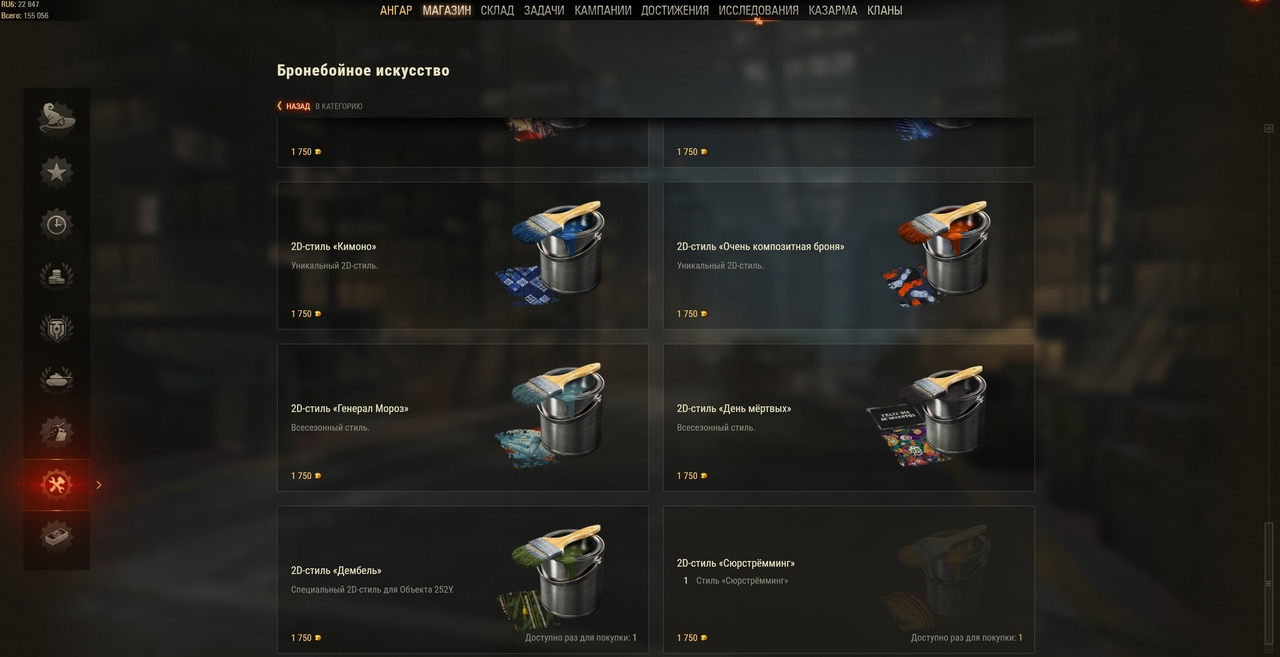Expand the sidebar with the arrow

point(99,485)
